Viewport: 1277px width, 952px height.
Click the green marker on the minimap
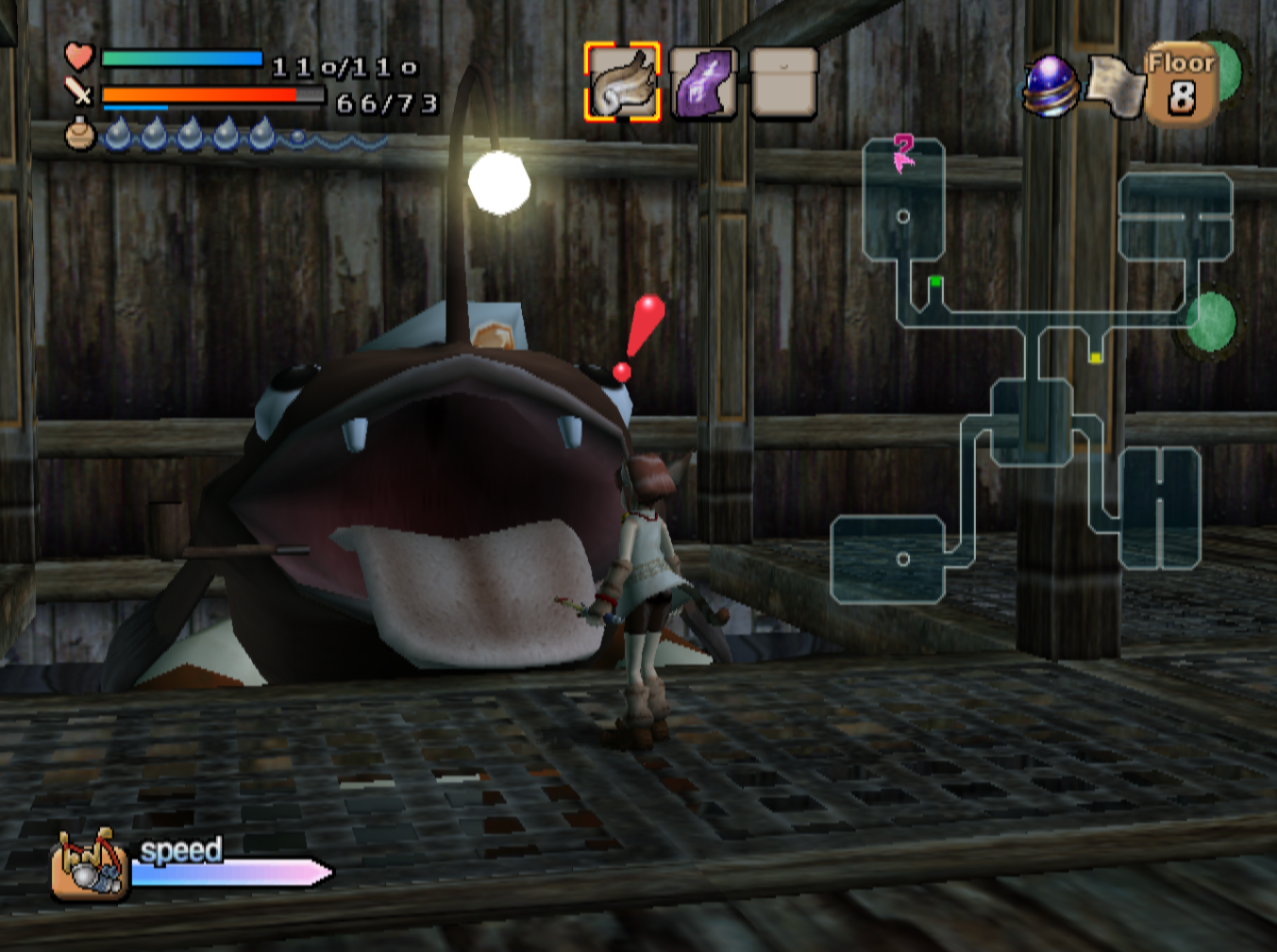point(935,281)
